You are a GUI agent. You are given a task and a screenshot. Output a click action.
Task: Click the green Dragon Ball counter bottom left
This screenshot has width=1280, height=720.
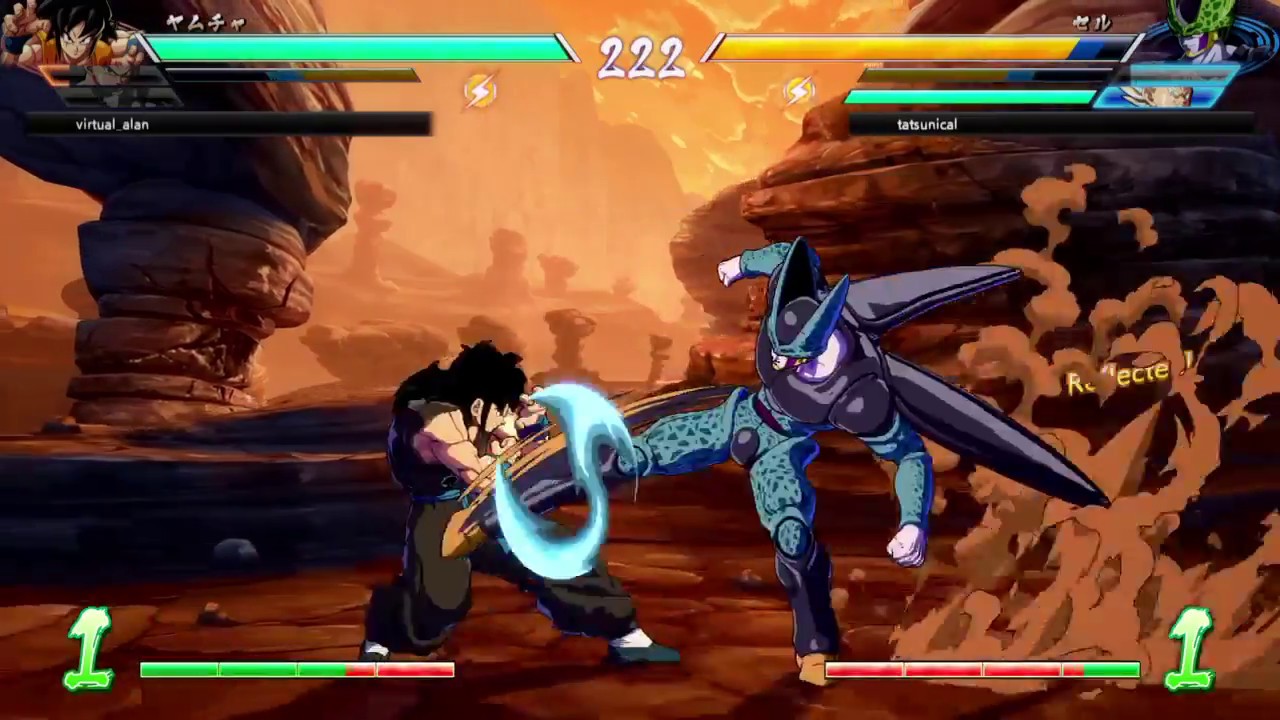click(88, 648)
